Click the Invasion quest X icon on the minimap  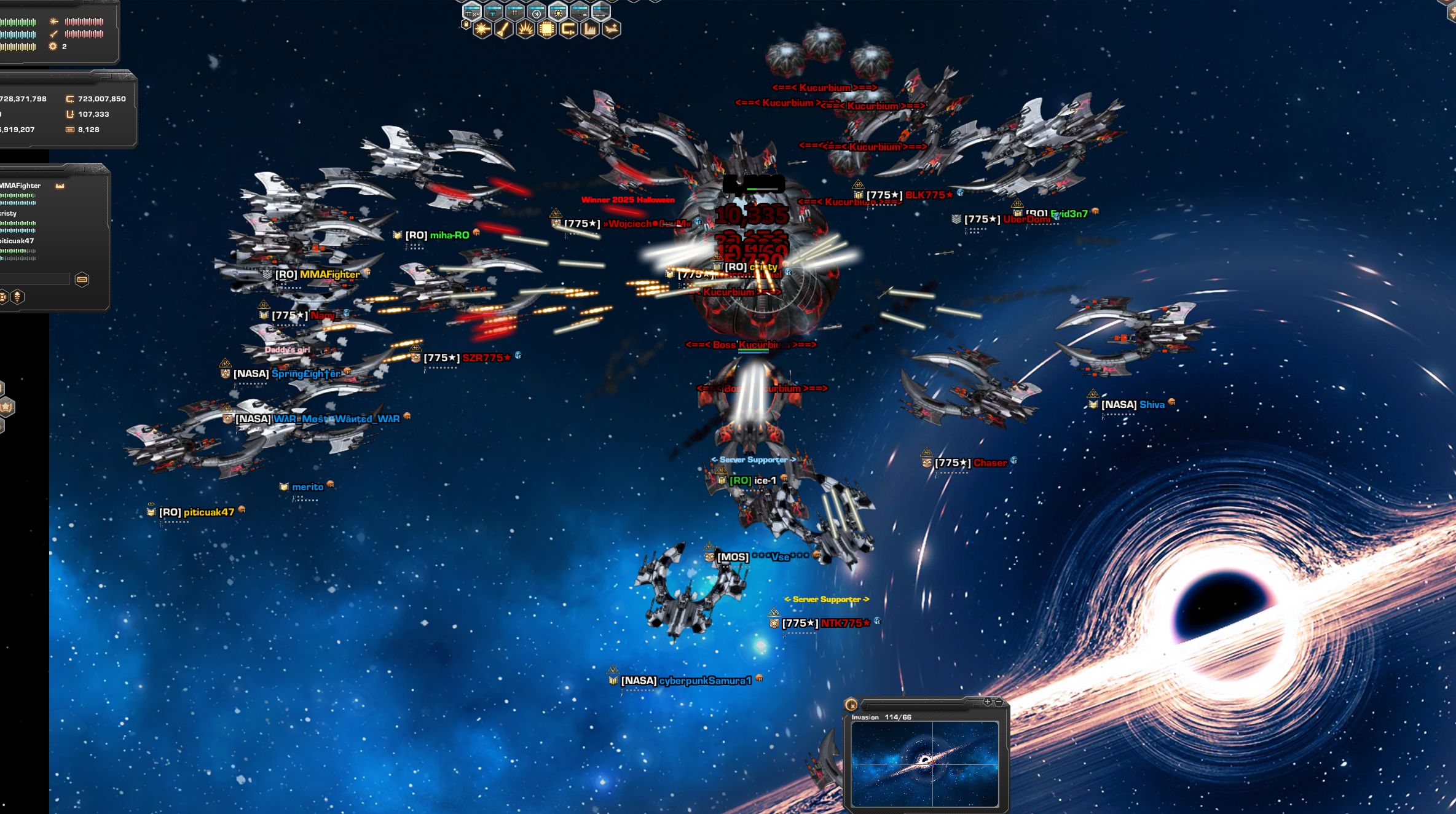851,705
